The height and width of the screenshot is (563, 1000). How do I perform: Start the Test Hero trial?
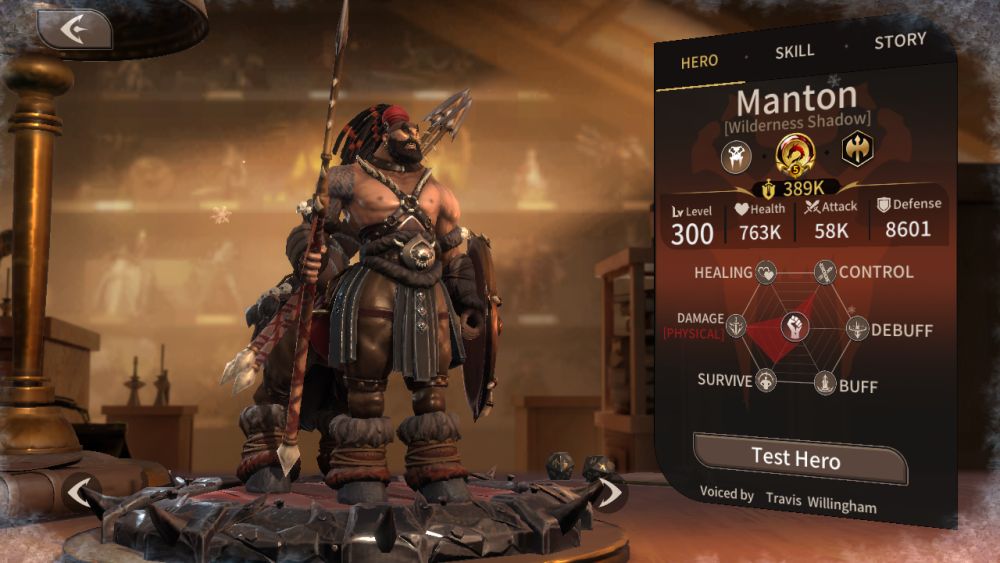[x=797, y=459]
